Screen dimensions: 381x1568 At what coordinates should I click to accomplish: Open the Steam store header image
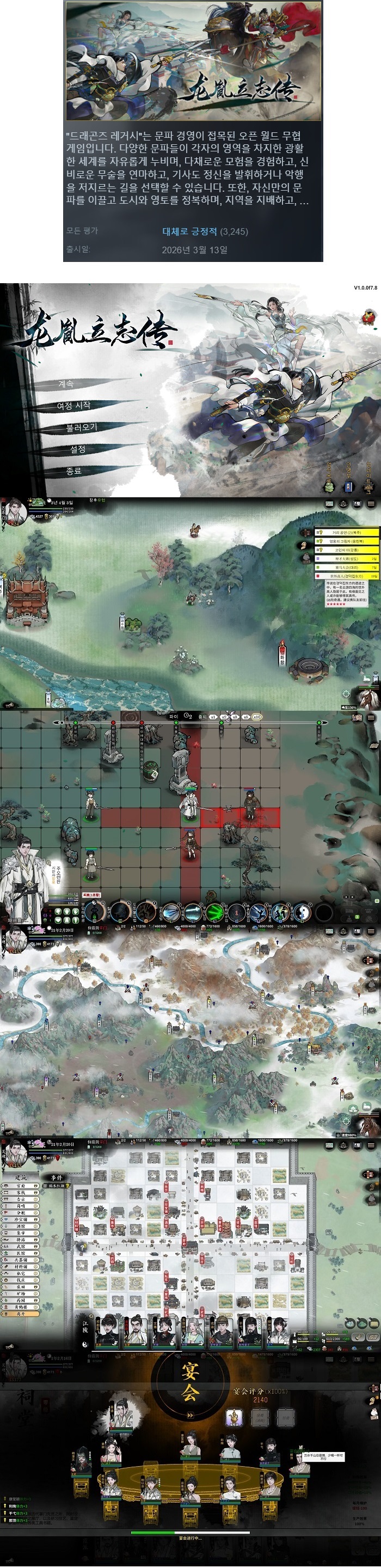(x=193, y=60)
